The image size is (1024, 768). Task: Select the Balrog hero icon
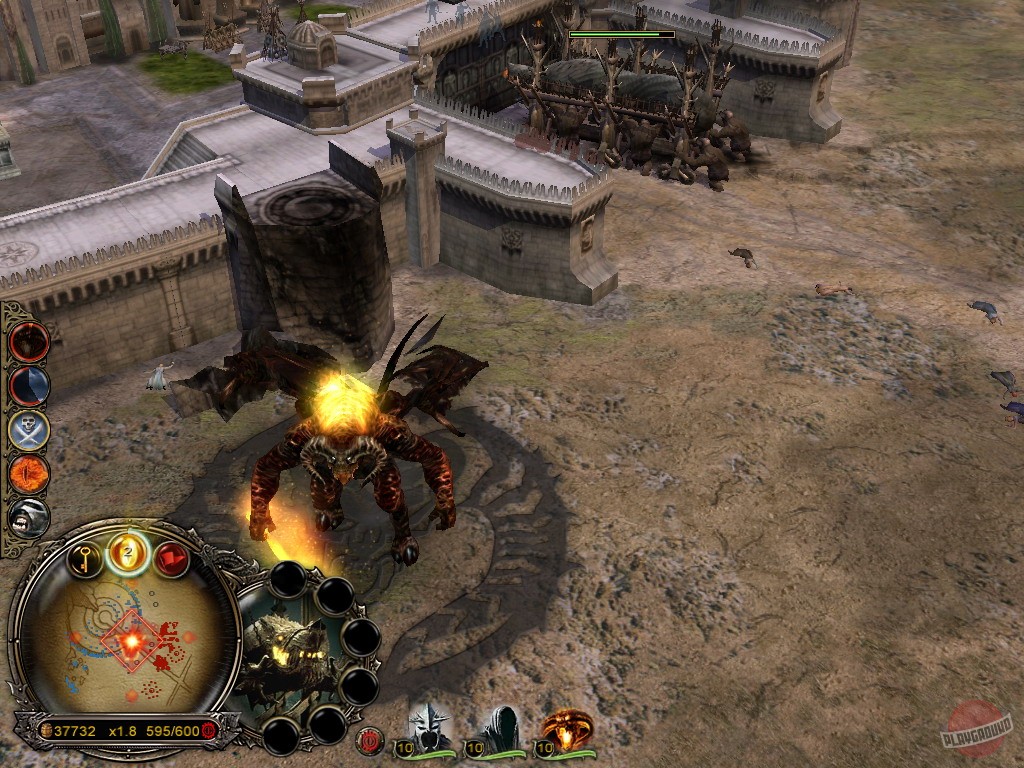566,730
